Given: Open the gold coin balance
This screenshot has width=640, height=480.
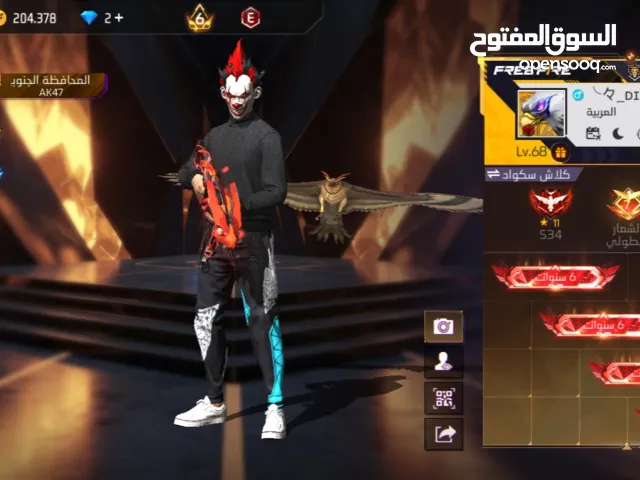Looking at the screenshot, I should coord(30,18).
